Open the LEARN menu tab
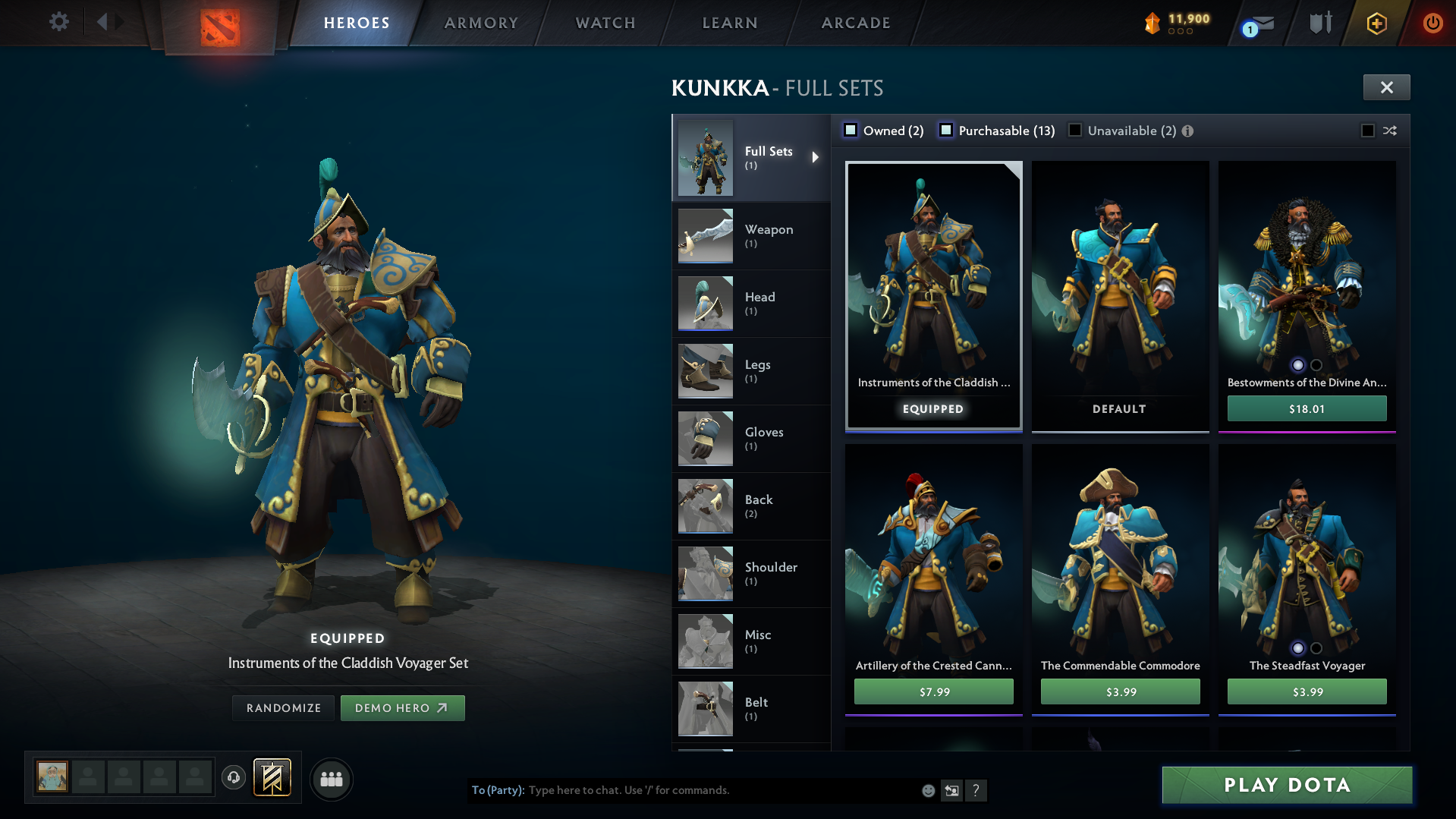The image size is (1456, 819). click(729, 23)
